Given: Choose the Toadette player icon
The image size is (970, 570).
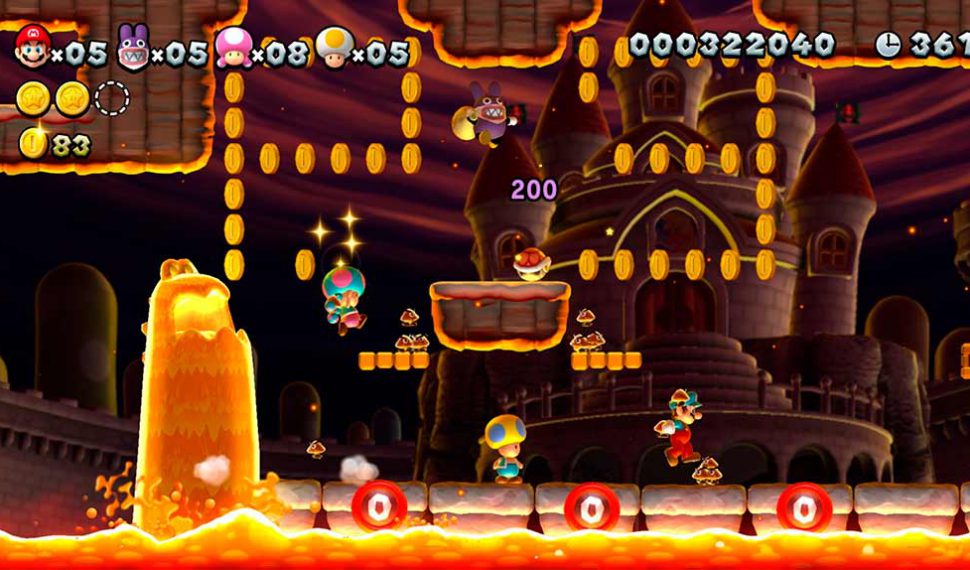Looking at the screenshot, I should (233, 48).
